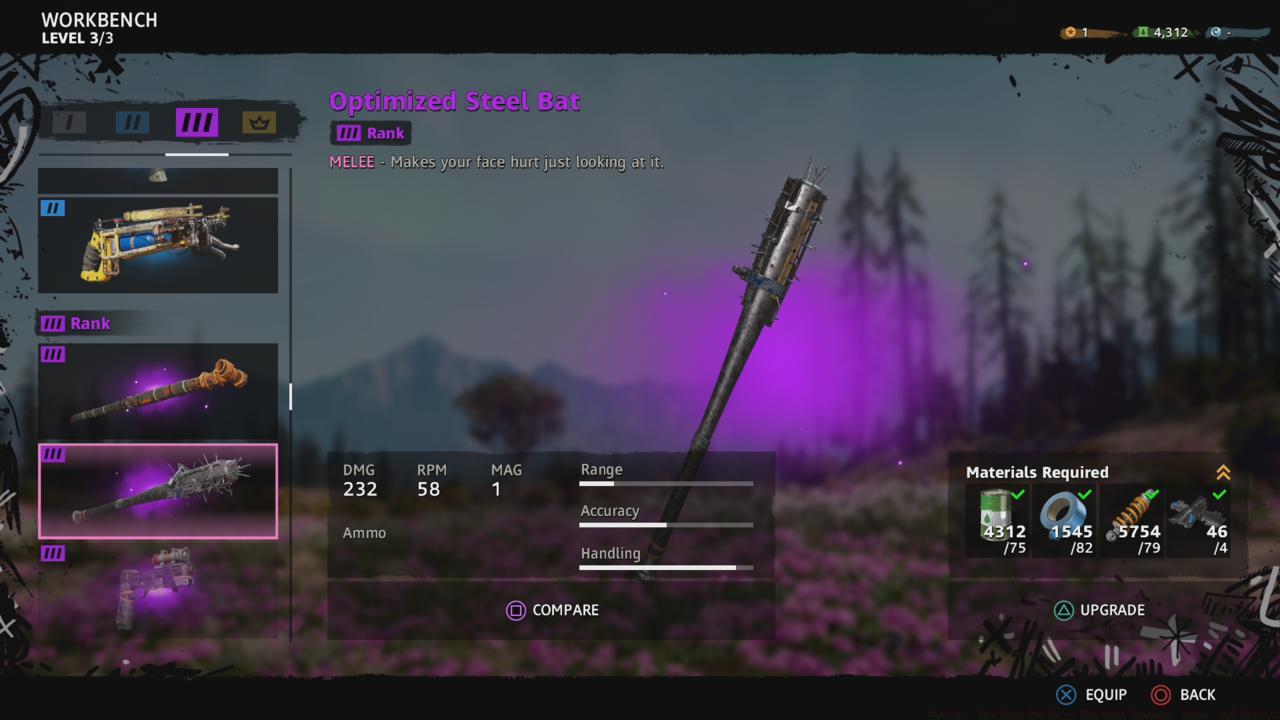Click the circle icon next to Back

click(x=1162, y=694)
